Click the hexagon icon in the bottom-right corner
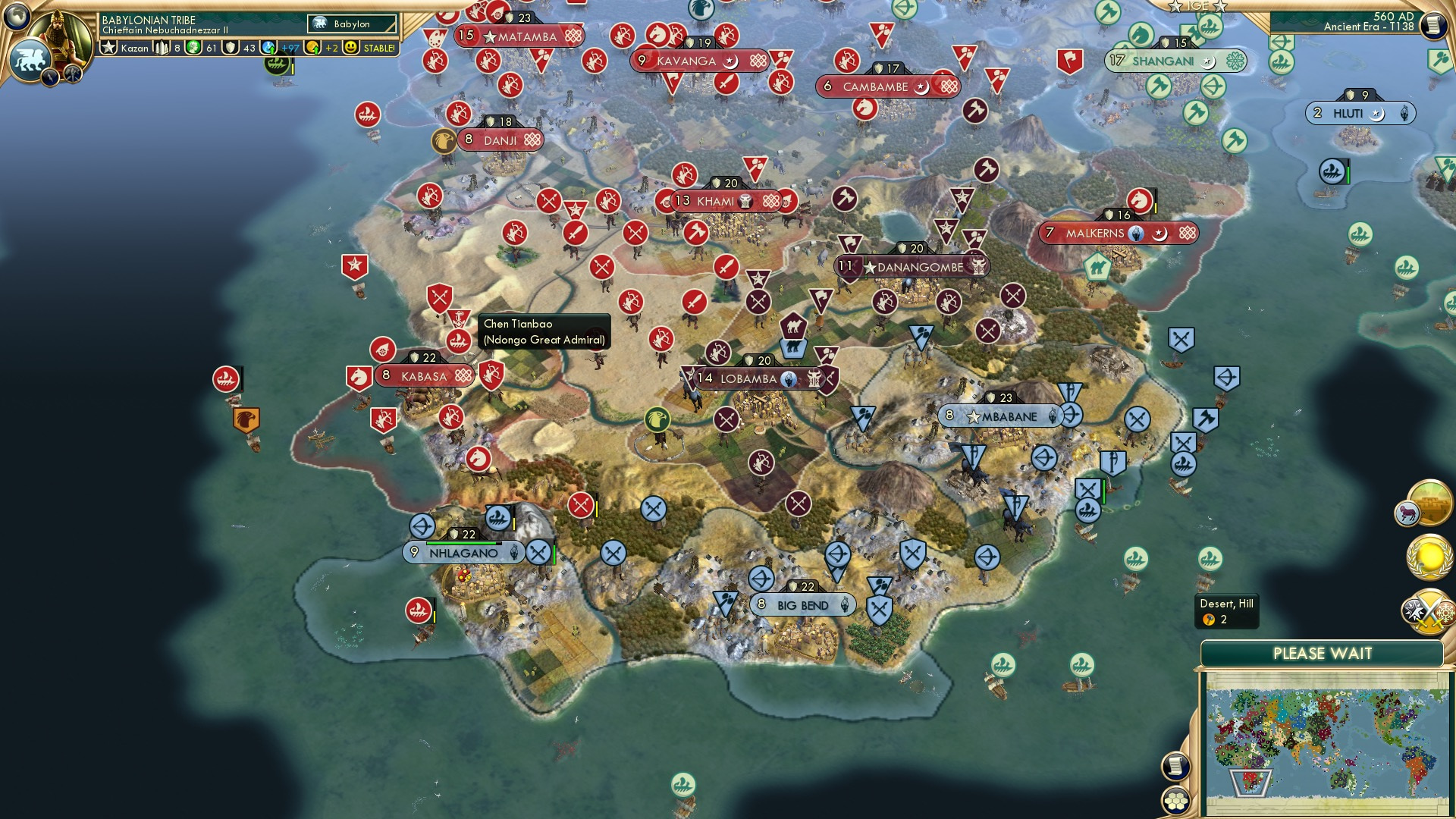Image resolution: width=1456 pixels, height=819 pixels. (x=1175, y=802)
